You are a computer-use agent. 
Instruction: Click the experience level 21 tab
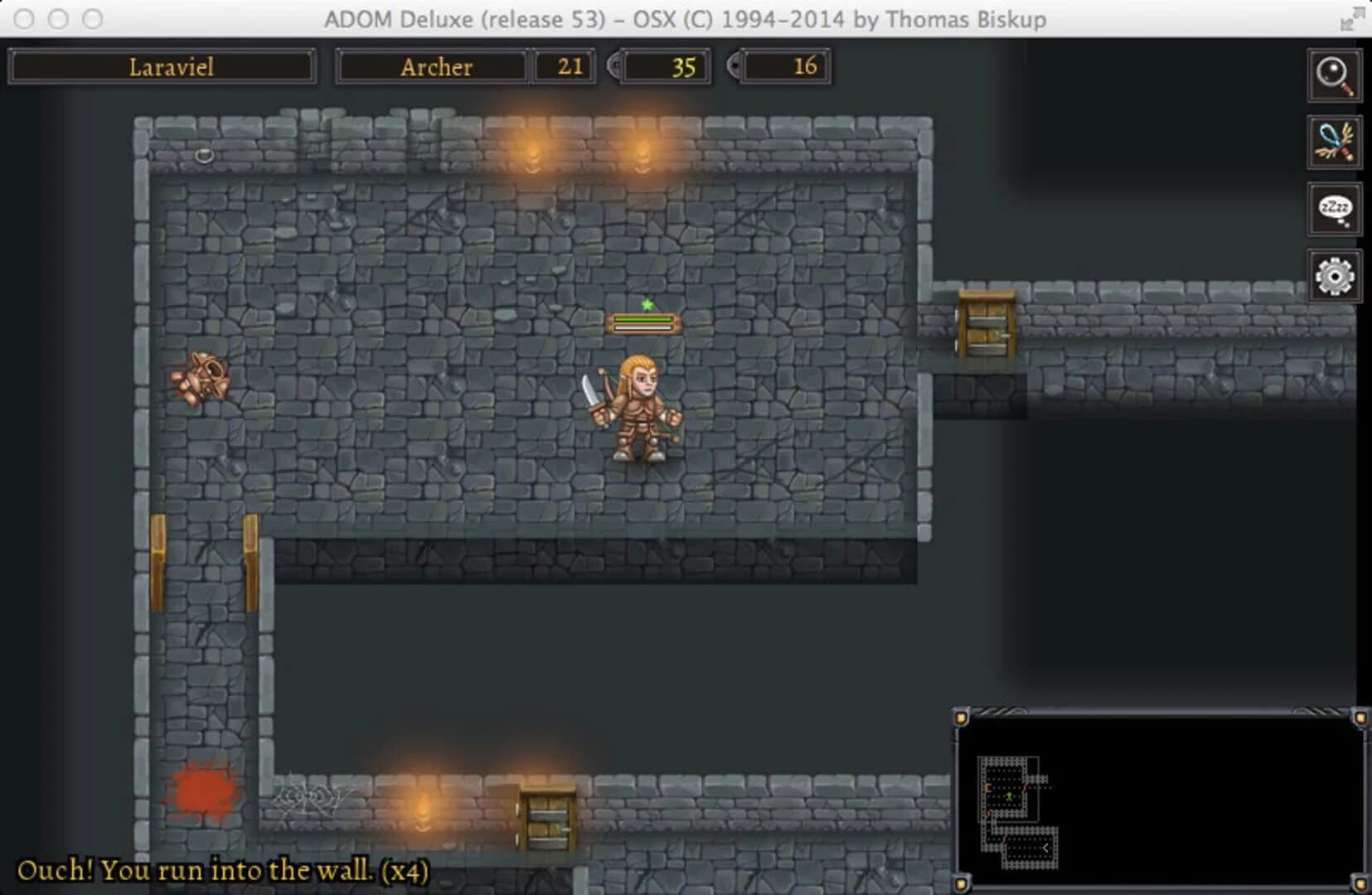tap(565, 66)
